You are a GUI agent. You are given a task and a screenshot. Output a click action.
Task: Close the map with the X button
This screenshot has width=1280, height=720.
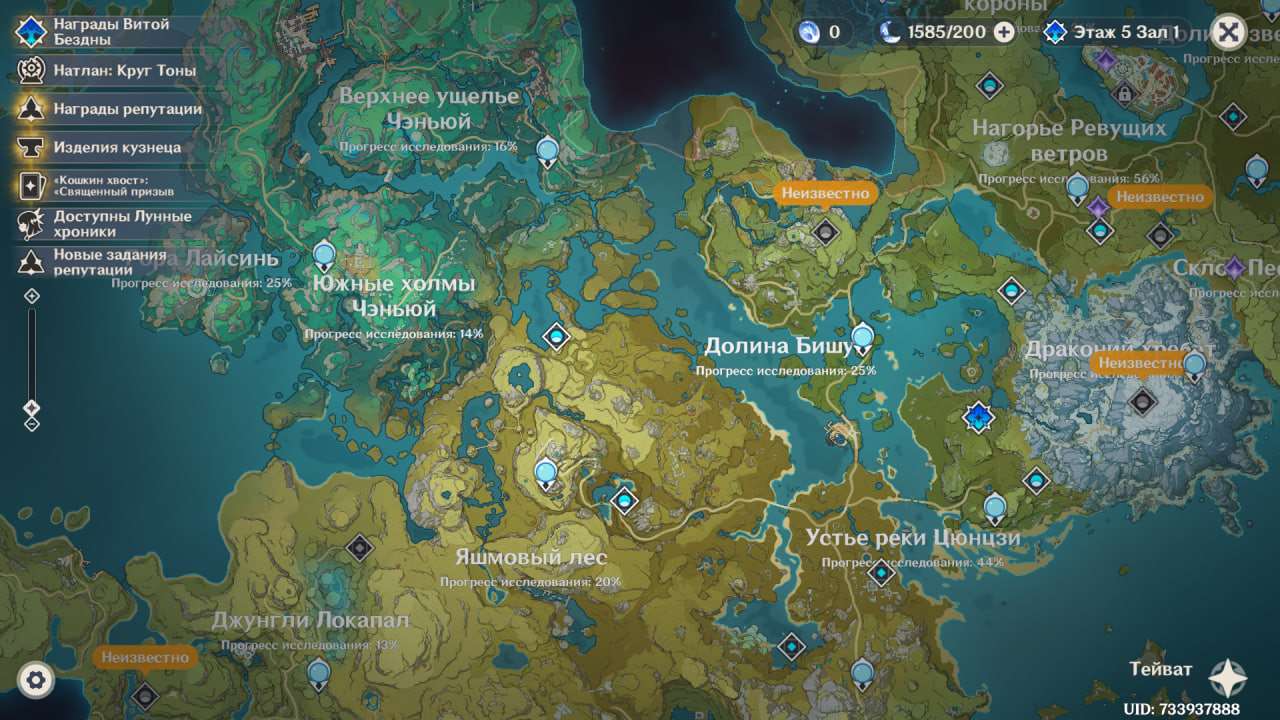(1229, 32)
